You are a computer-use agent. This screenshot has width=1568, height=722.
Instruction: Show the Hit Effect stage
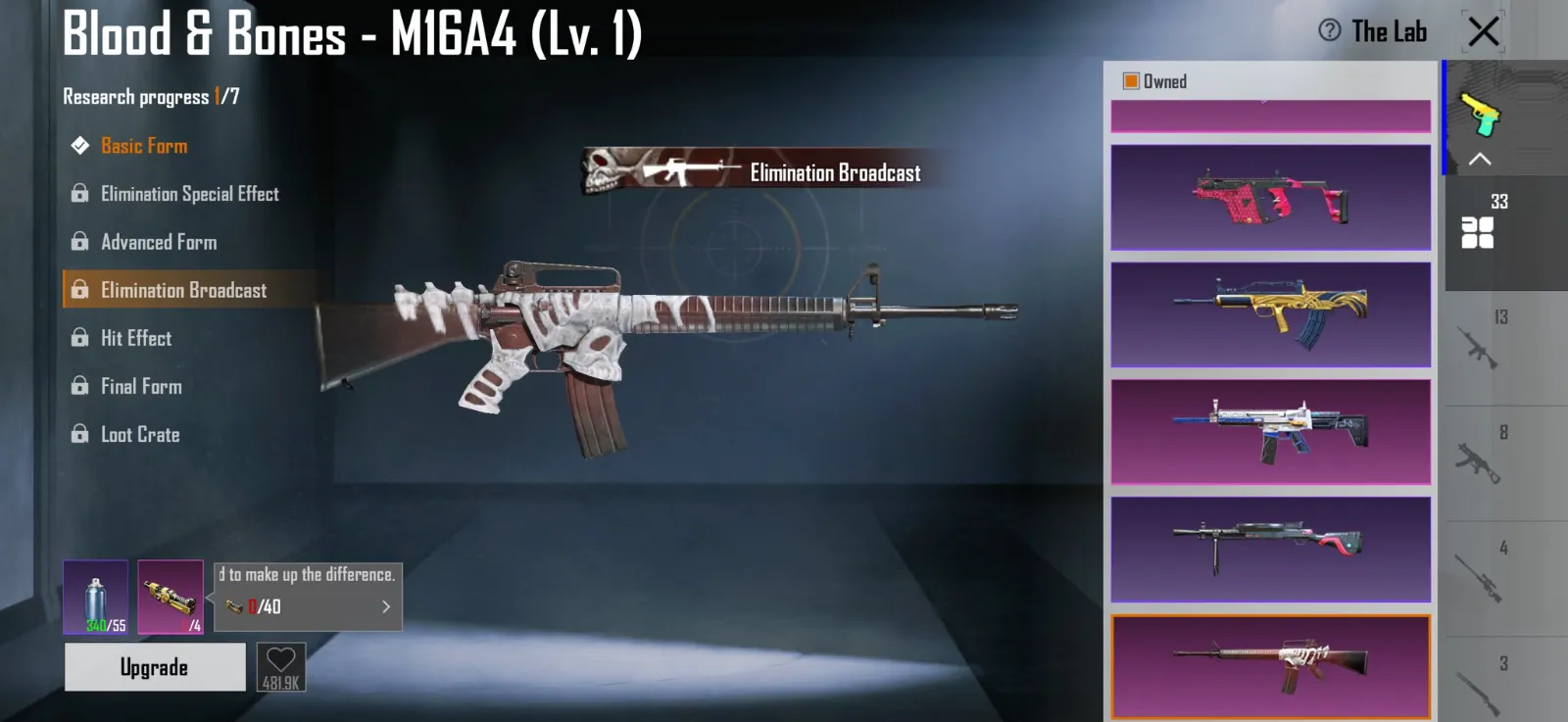click(x=136, y=338)
